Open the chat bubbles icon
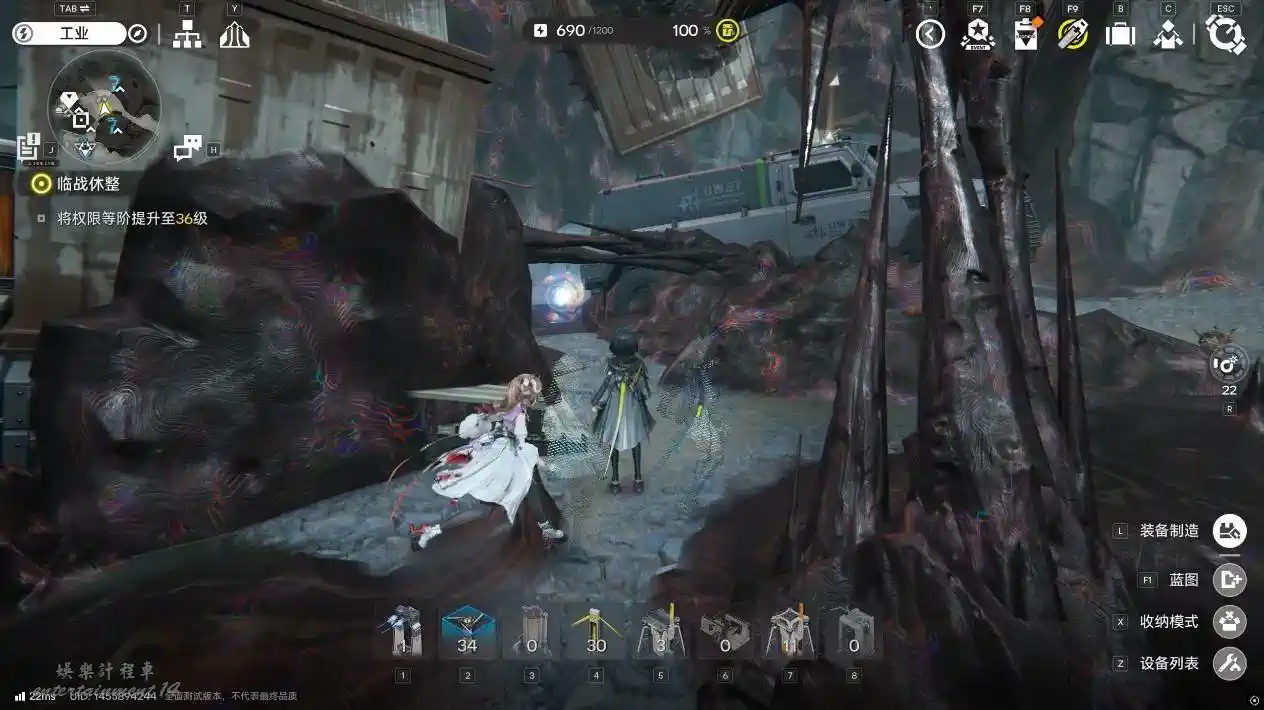1264x710 pixels. (187, 149)
